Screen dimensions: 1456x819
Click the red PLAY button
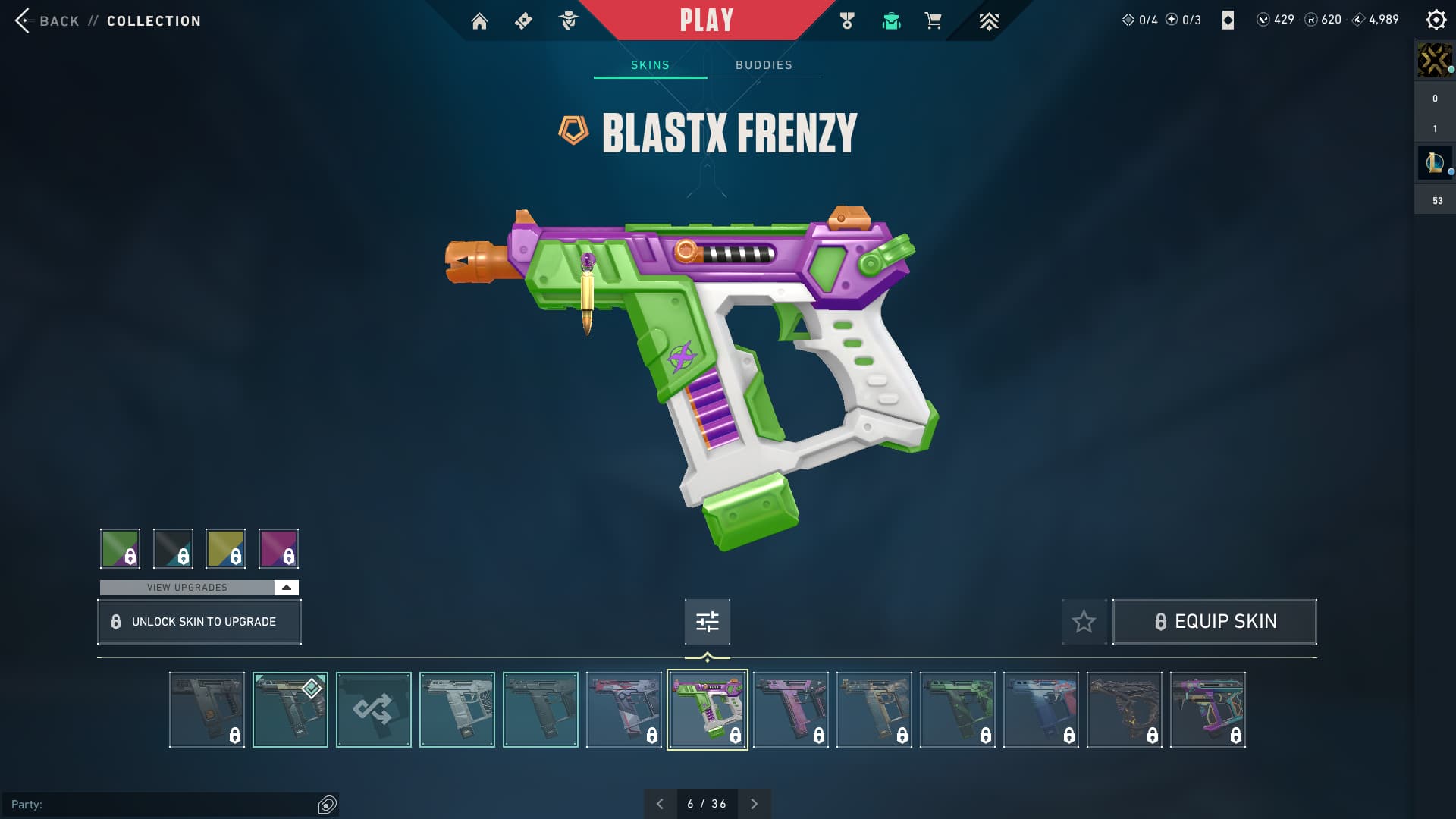click(x=706, y=20)
